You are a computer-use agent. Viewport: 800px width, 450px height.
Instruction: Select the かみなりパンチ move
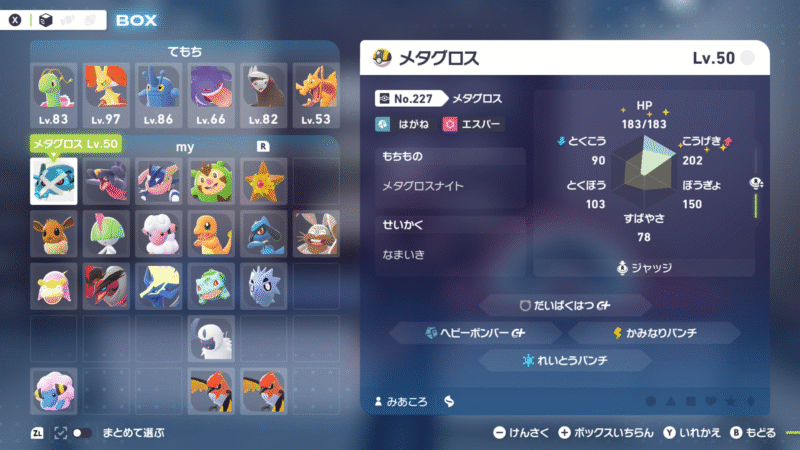[670, 332]
